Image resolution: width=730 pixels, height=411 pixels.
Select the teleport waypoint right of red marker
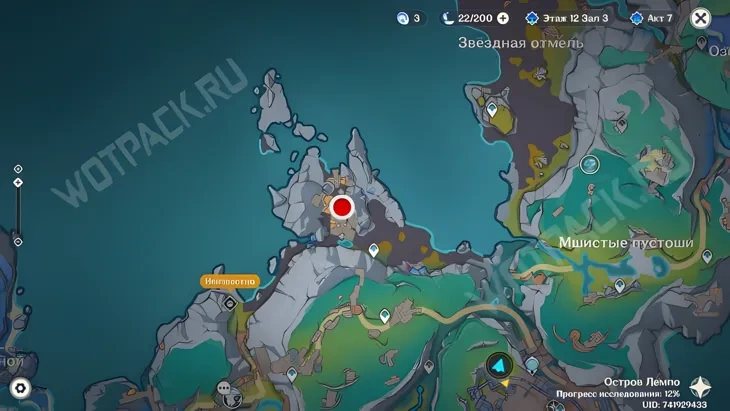click(x=374, y=250)
